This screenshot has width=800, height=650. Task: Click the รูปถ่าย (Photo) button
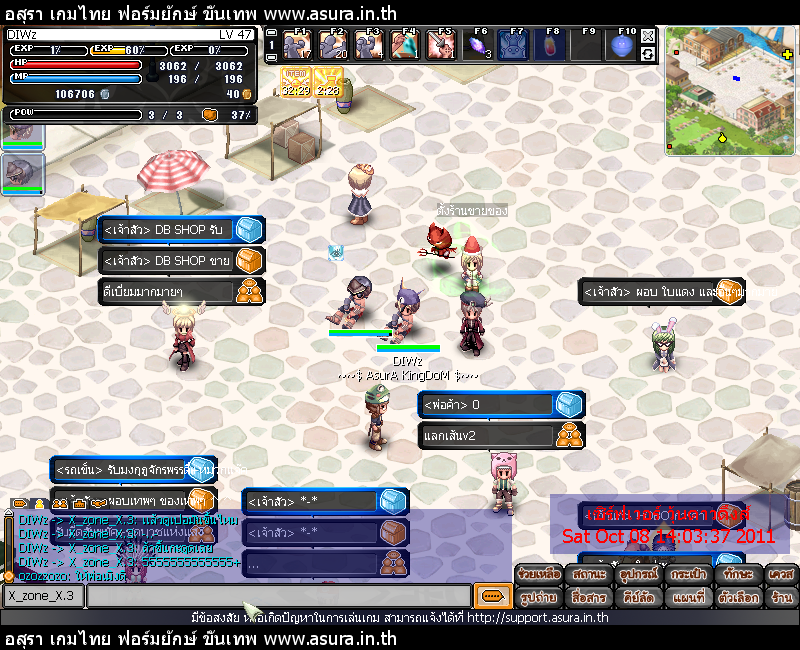pos(538,597)
